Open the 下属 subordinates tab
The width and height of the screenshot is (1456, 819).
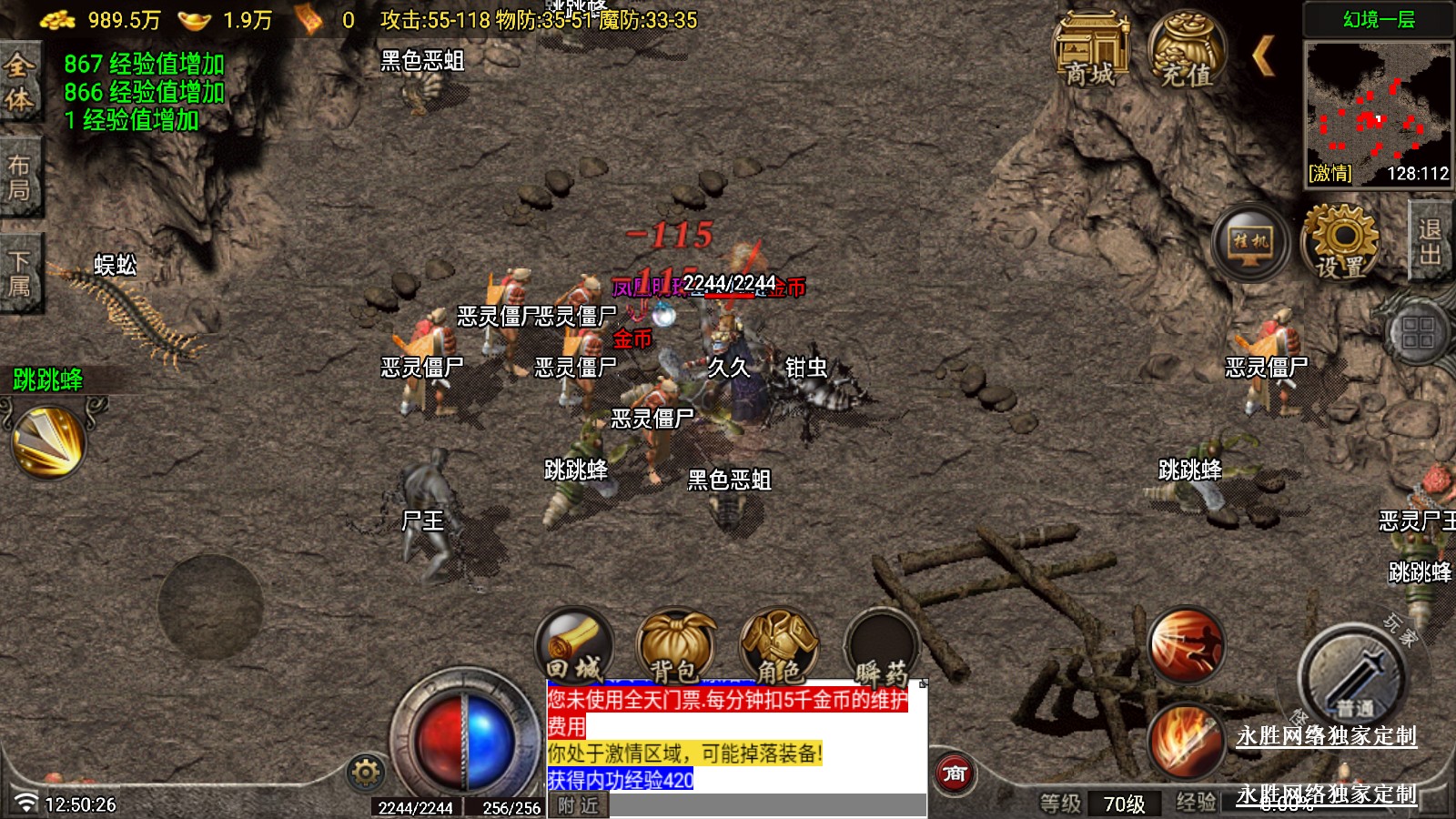click(x=19, y=273)
